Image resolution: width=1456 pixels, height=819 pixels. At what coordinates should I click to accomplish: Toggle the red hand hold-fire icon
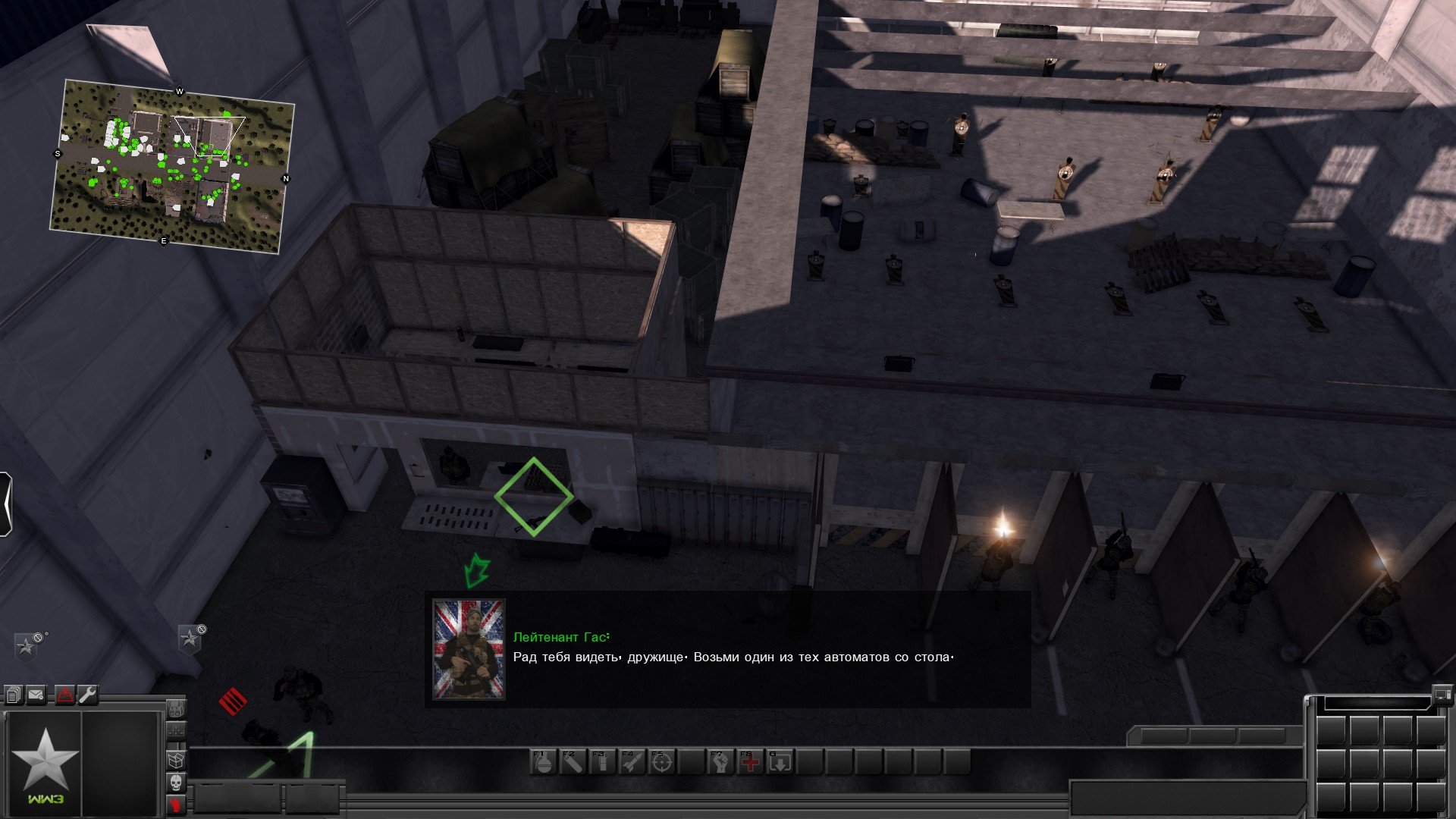pos(176,805)
